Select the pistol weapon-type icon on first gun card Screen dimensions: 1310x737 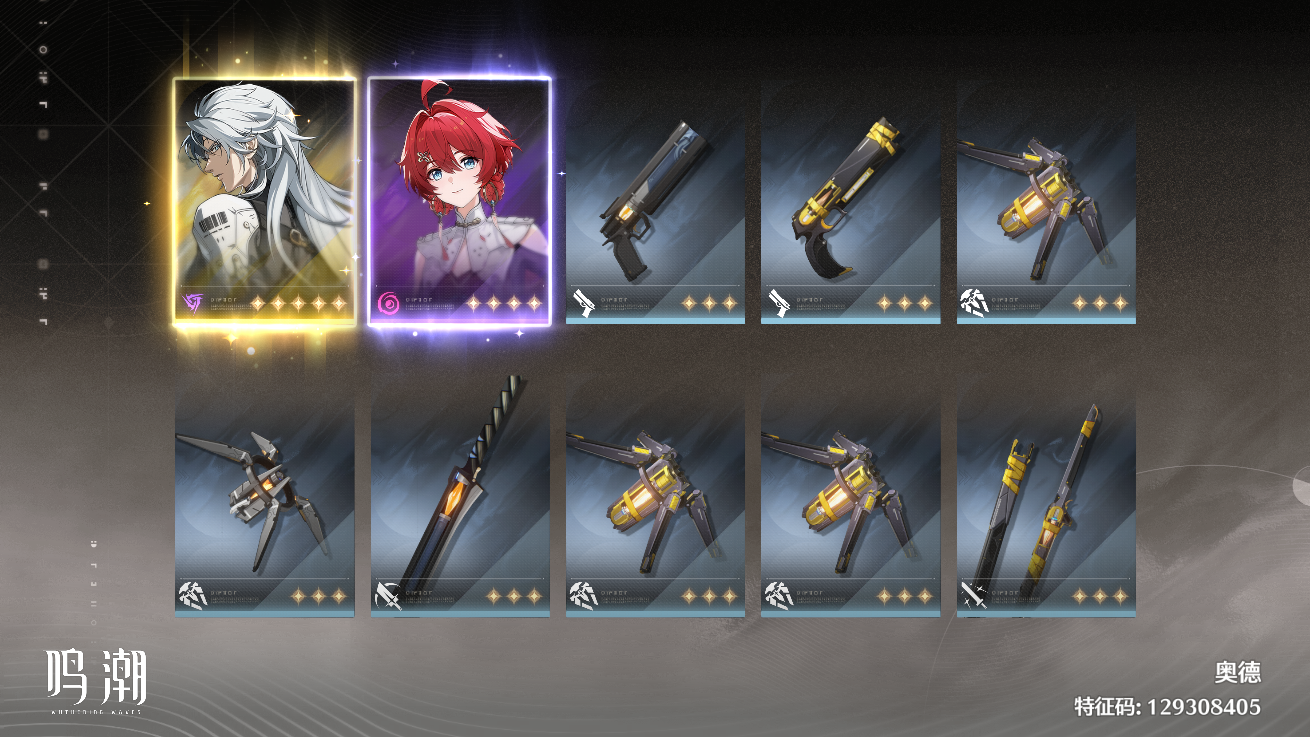[584, 303]
